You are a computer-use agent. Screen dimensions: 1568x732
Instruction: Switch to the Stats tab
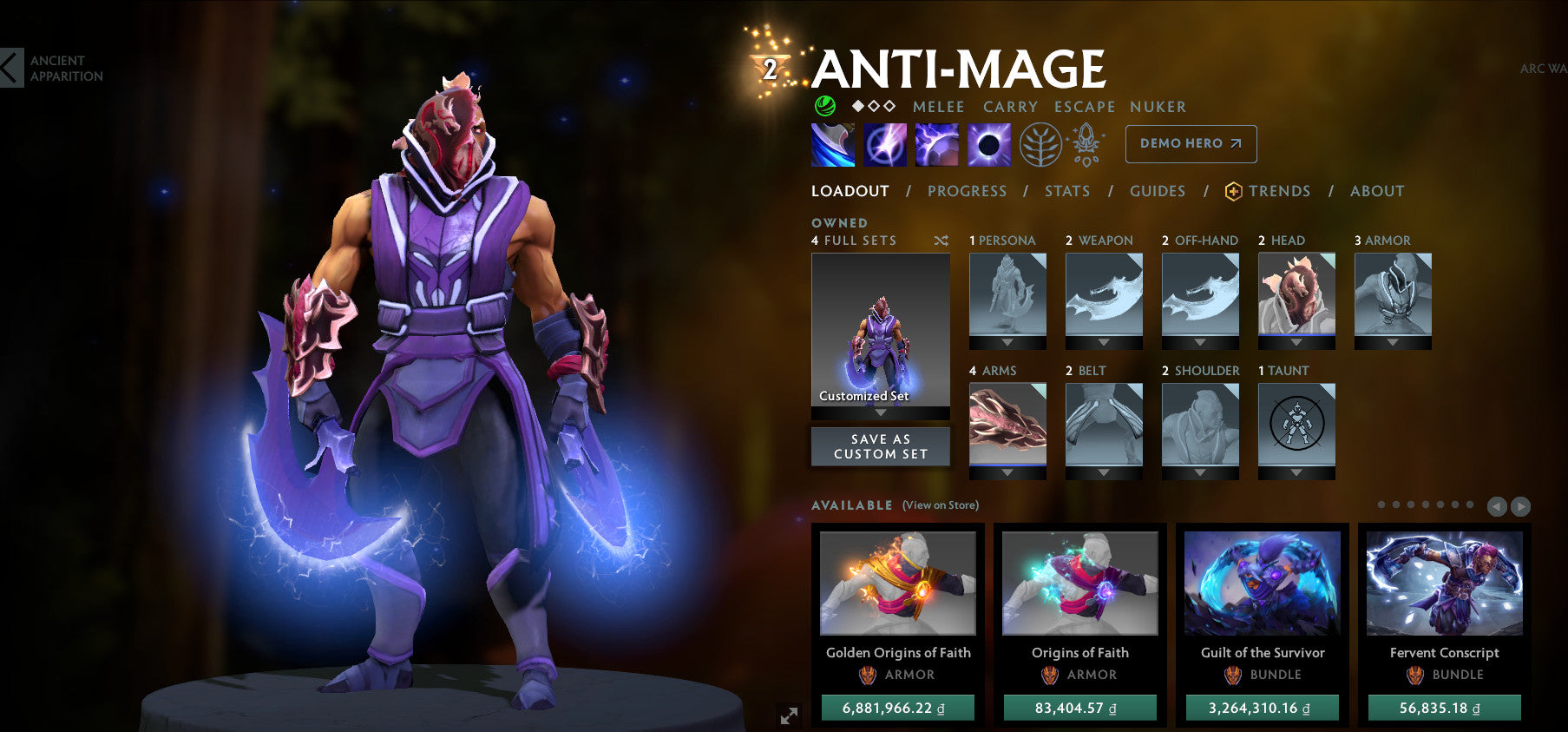[x=1066, y=191]
